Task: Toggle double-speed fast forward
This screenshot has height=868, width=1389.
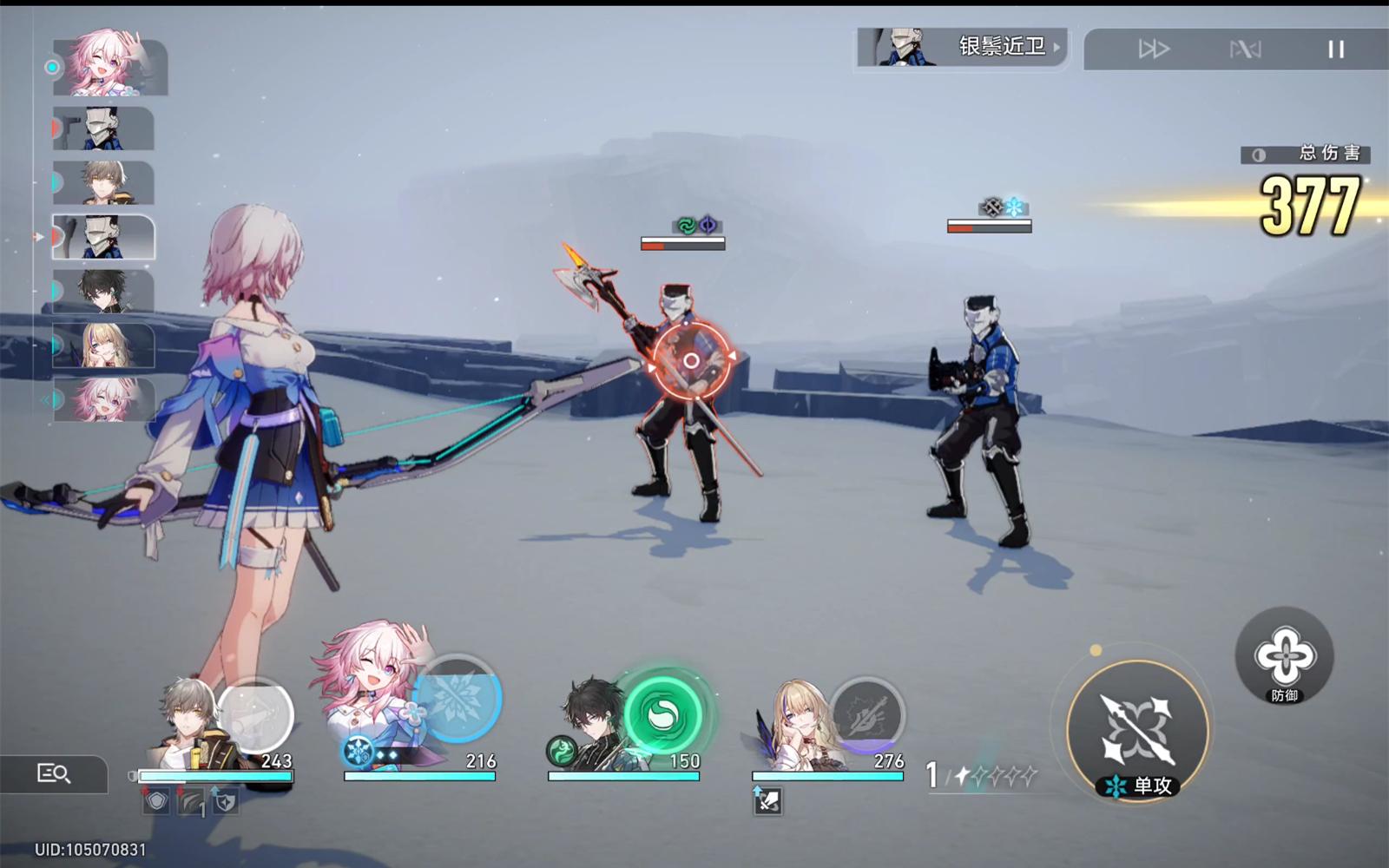Action: tap(1153, 49)
